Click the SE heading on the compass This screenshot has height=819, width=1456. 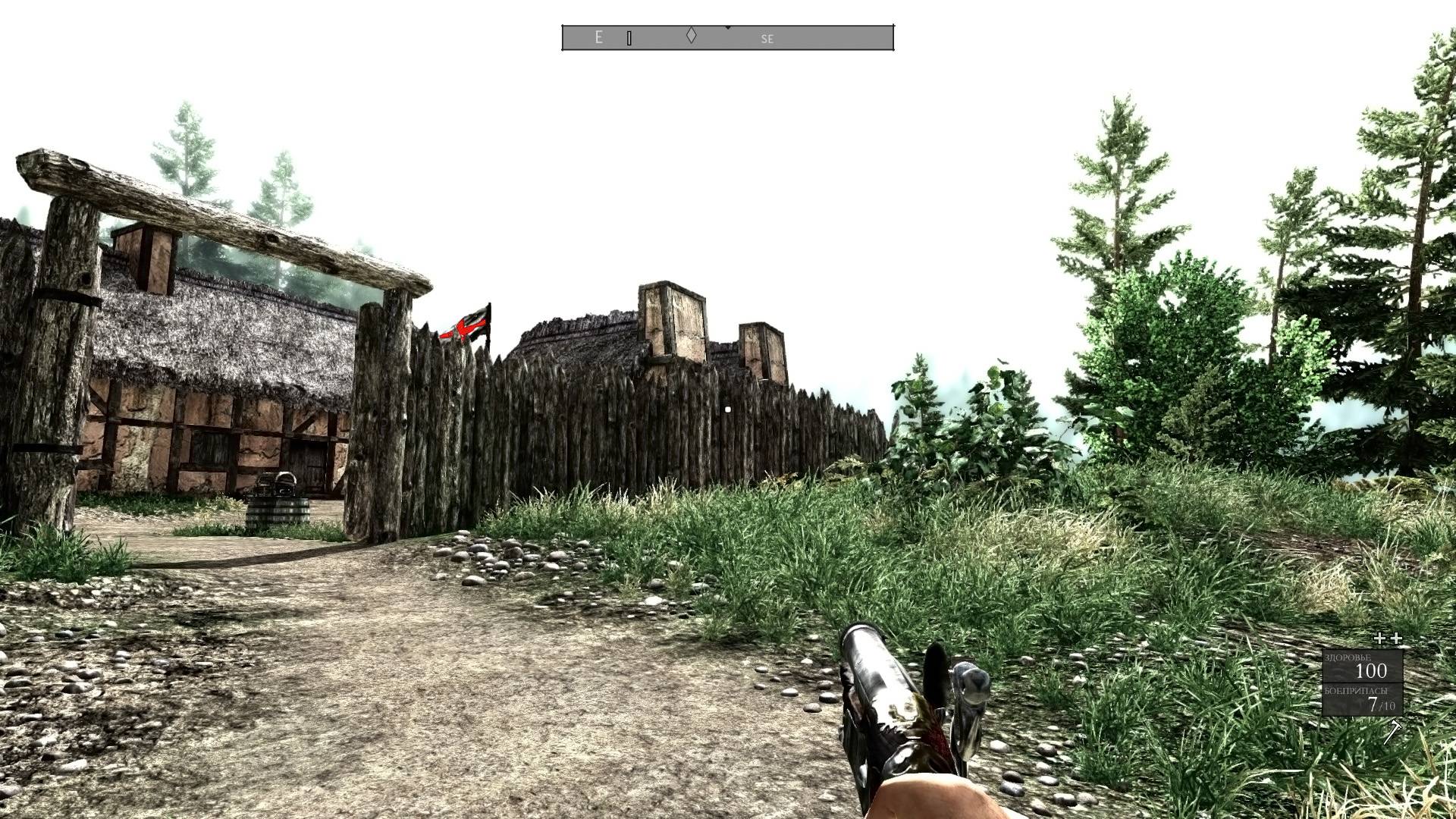click(x=767, y=39)
